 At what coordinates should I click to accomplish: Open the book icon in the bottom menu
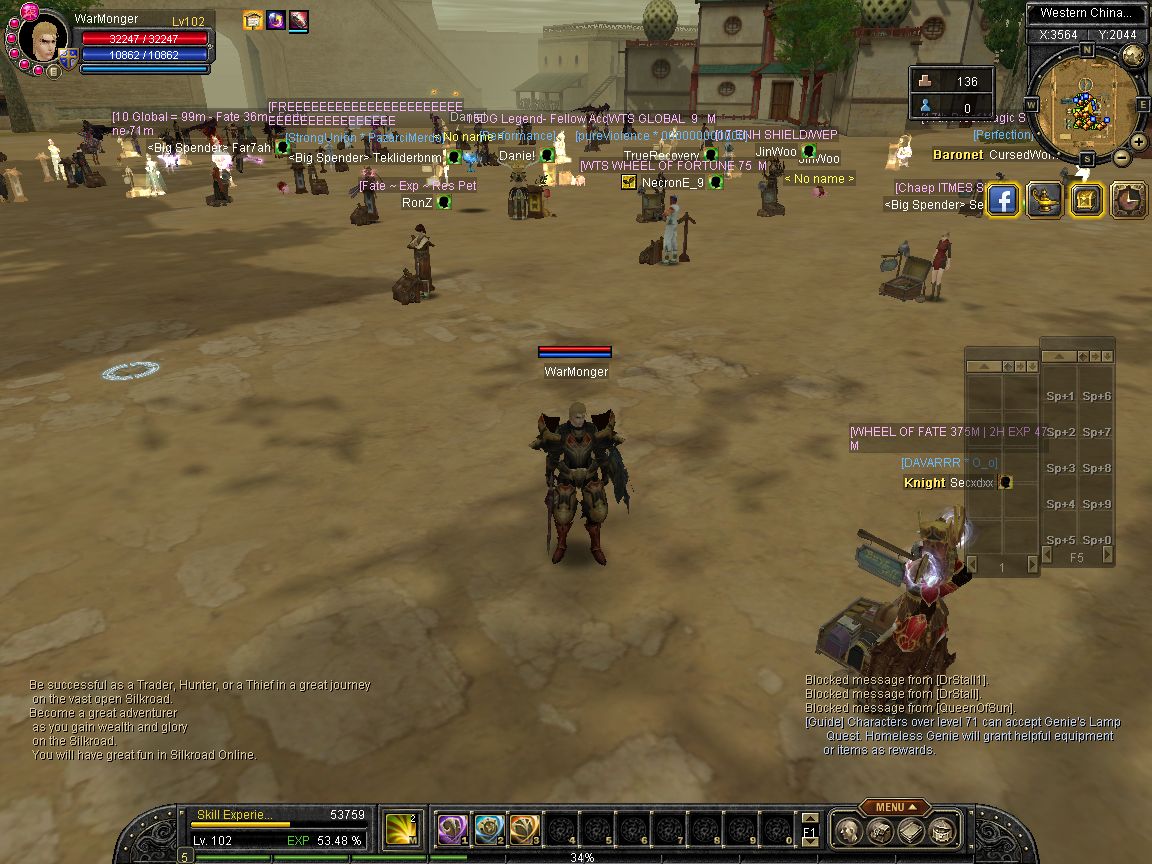(910, 830)
